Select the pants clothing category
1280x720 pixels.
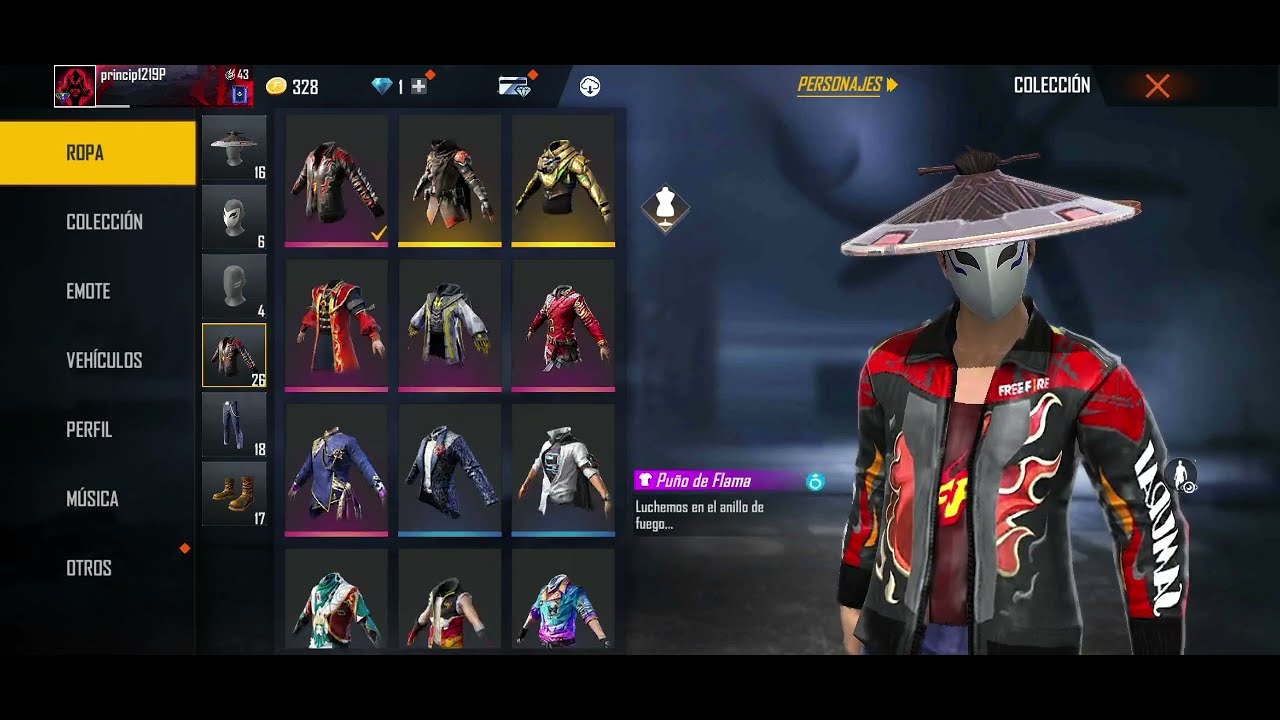point(234,425)
